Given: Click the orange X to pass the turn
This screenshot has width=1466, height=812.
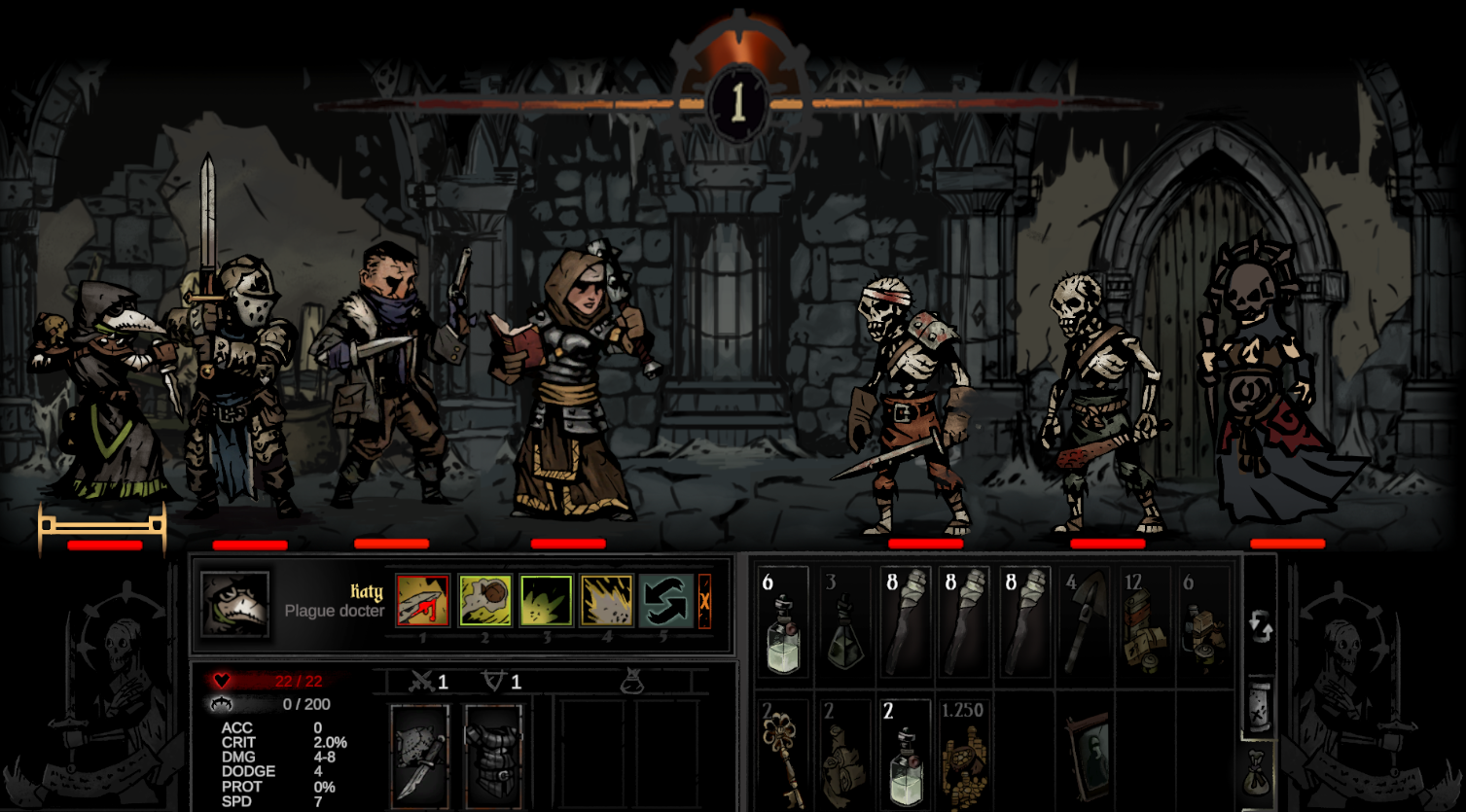Looking at the screenshot, I should pos(705,601).
